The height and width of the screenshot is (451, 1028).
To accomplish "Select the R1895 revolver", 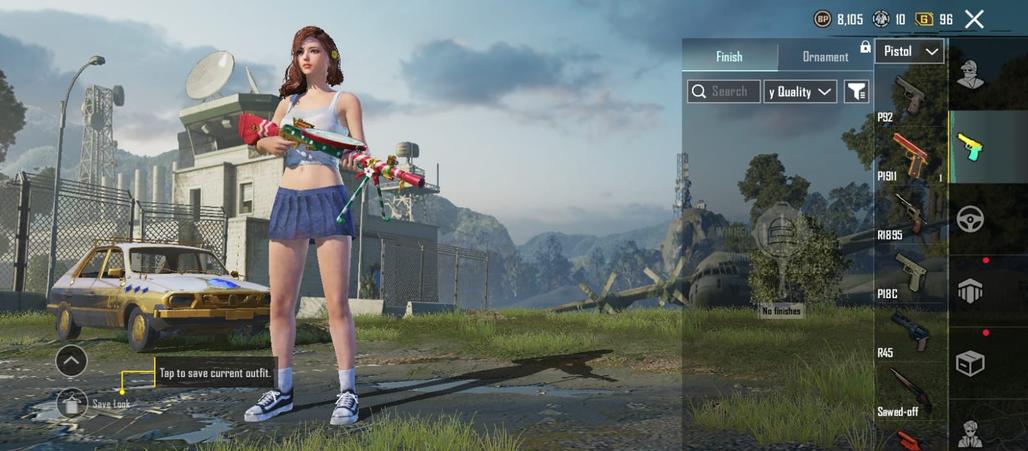I will (910, 215).
